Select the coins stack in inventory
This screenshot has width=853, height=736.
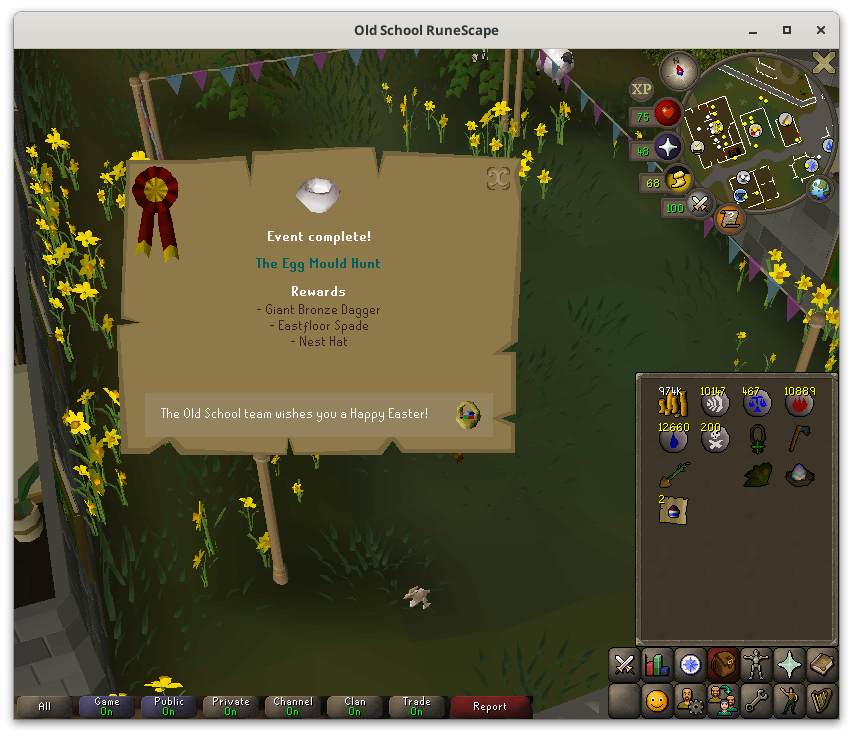click(672, 403)
